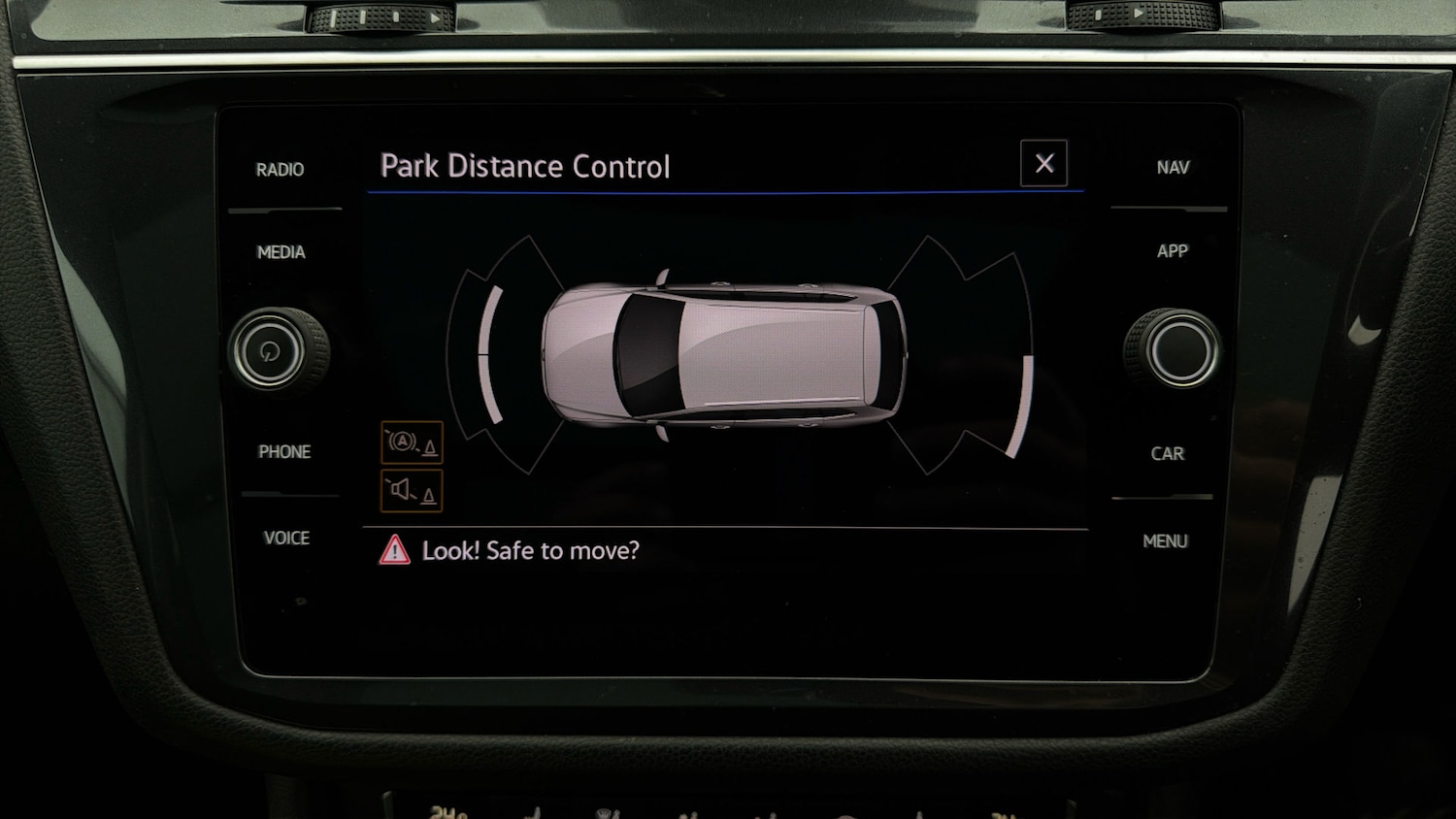Select the RADIO tab
1456x819 pixels.
(280, 169)
